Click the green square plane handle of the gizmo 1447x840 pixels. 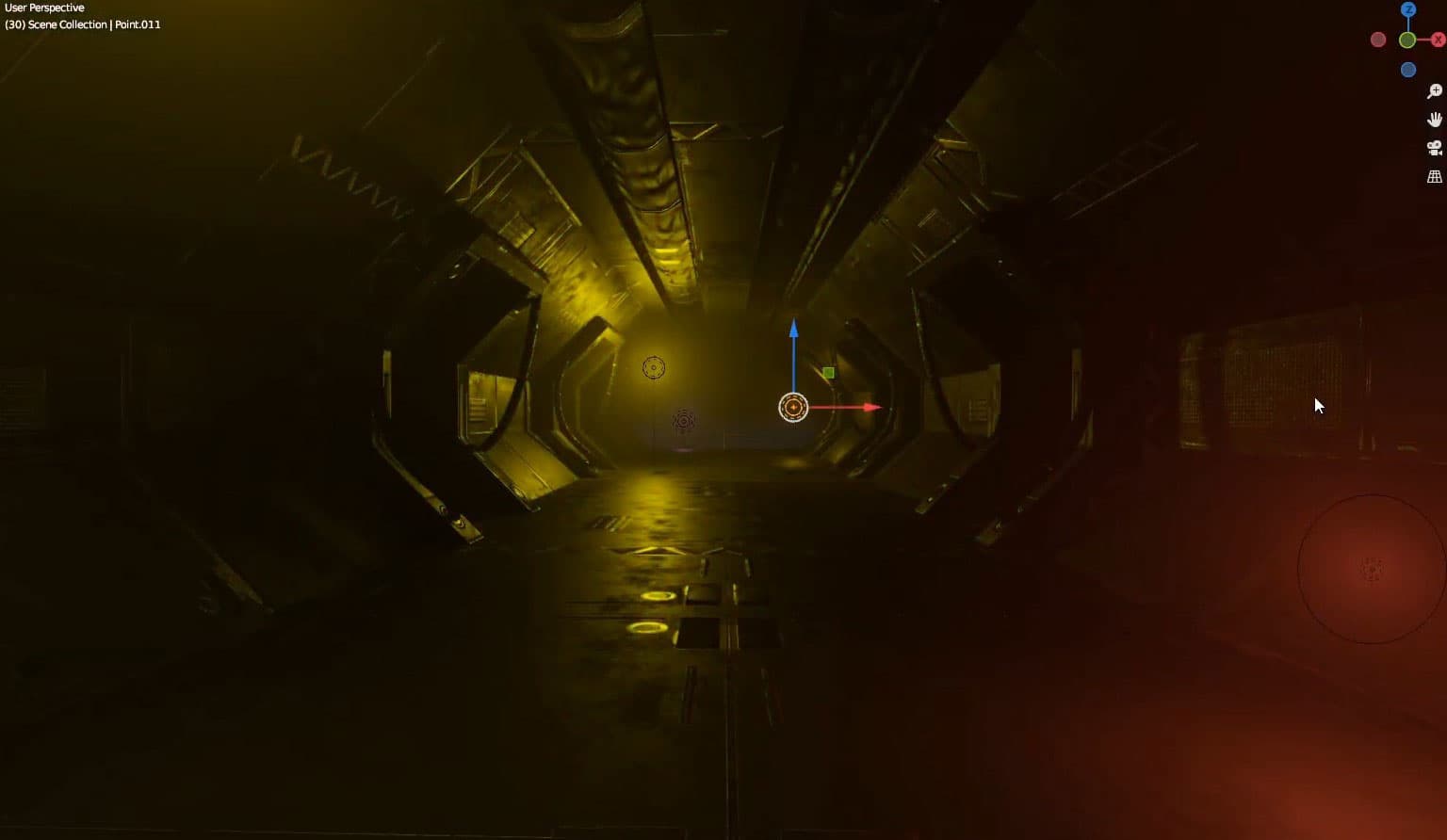pyautogui.click(x=827, y=372)
